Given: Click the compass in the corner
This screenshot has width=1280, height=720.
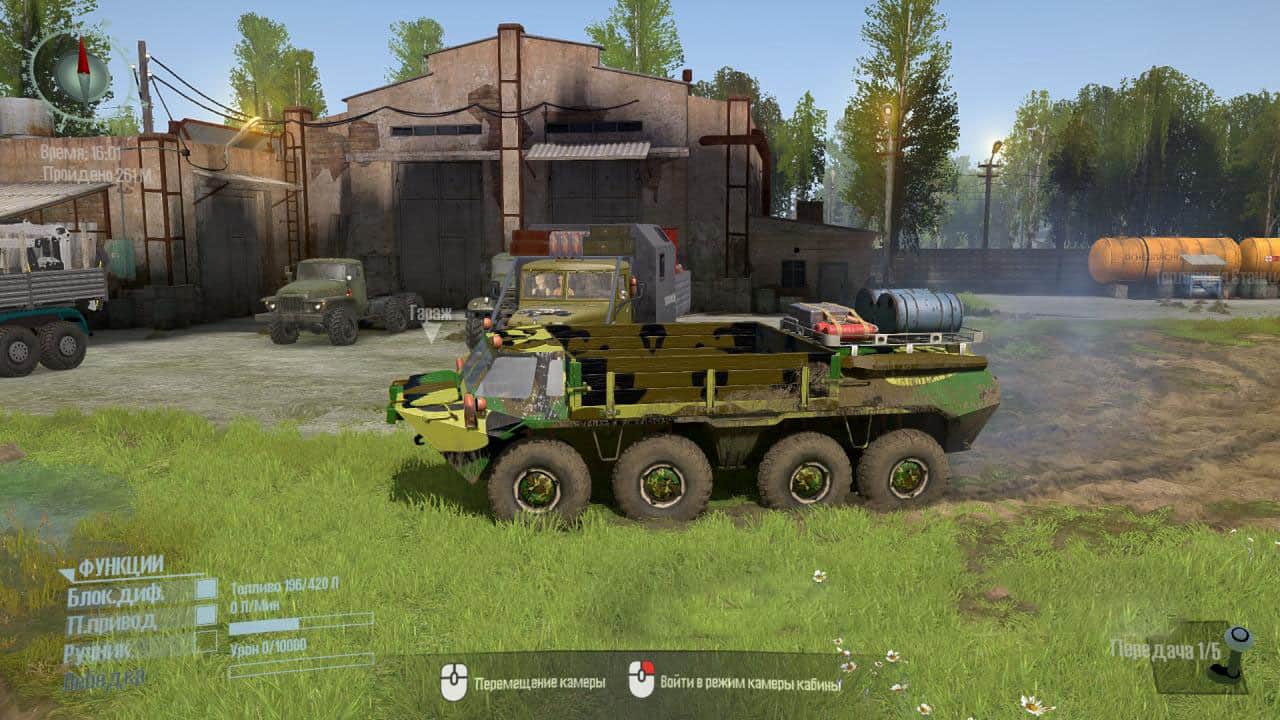Looking at the screenshot, I should coord(81,73).
